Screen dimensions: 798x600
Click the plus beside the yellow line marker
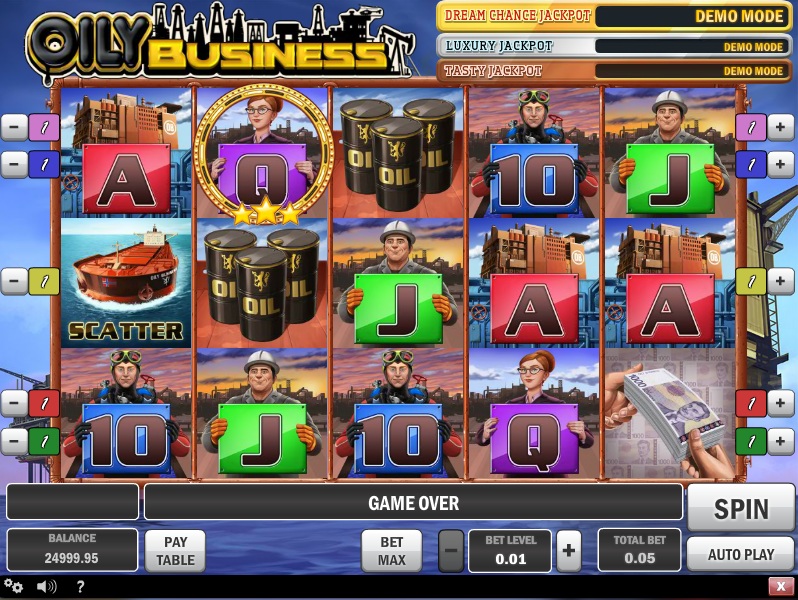click(781, 281)
